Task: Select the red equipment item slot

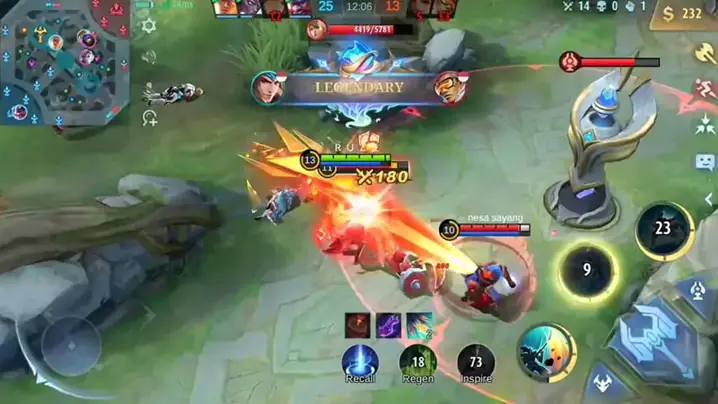Action: (358, 325)
